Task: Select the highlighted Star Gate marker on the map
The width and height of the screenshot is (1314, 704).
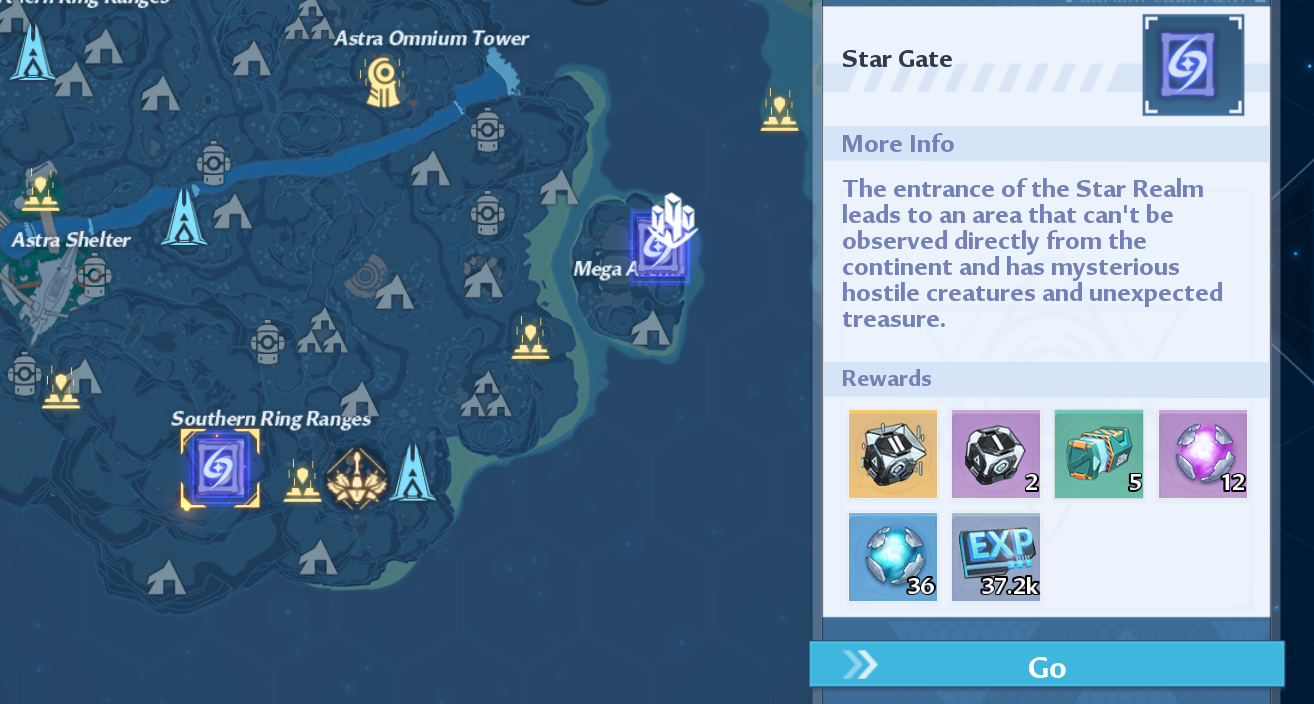Action: pyautogui.click(x=219, y=468)
